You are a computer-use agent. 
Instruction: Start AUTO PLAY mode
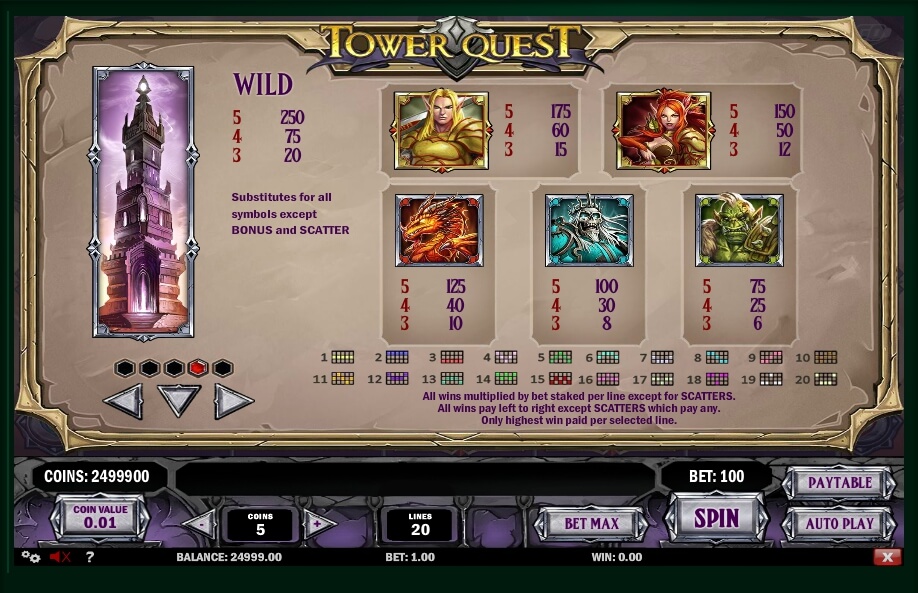[838, 523]
